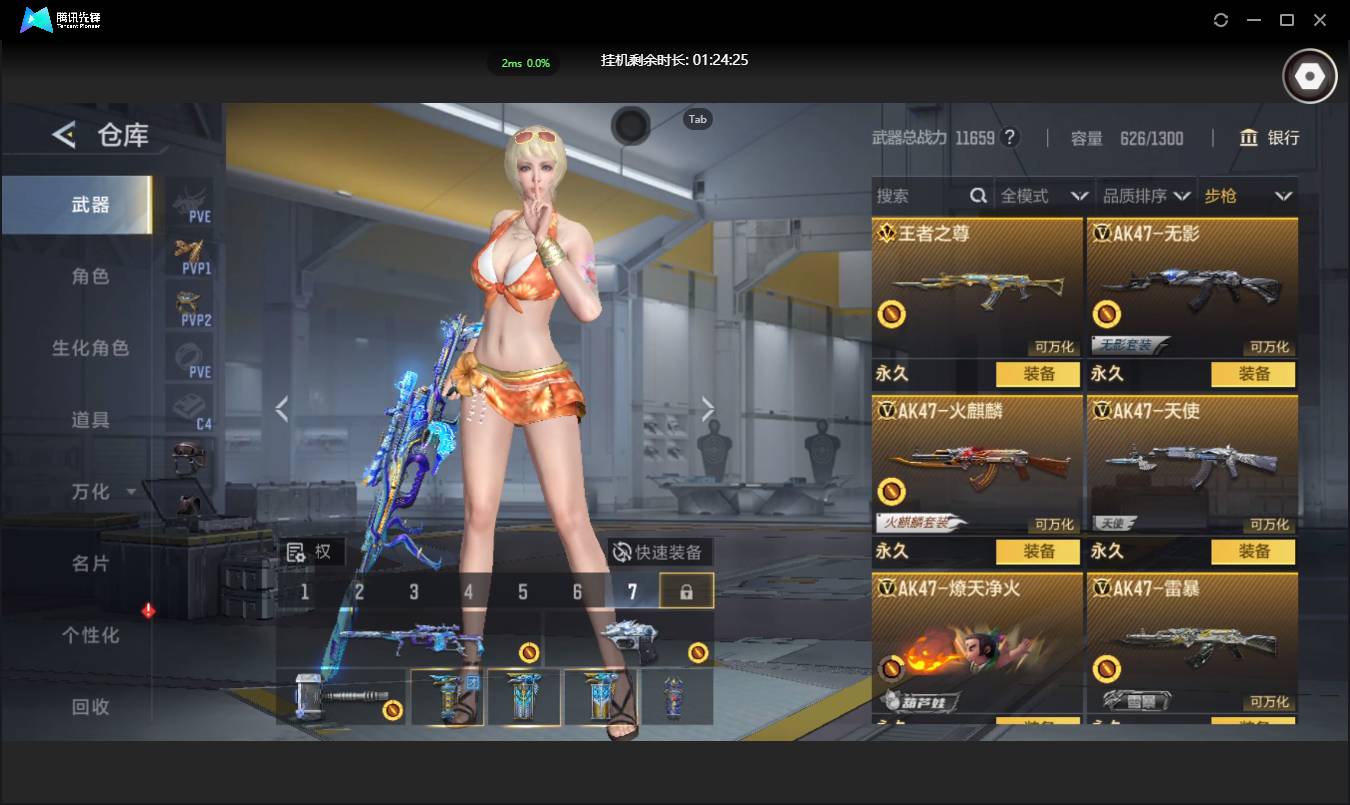Open the 名片 name card tab

click(x=90, y=564)
